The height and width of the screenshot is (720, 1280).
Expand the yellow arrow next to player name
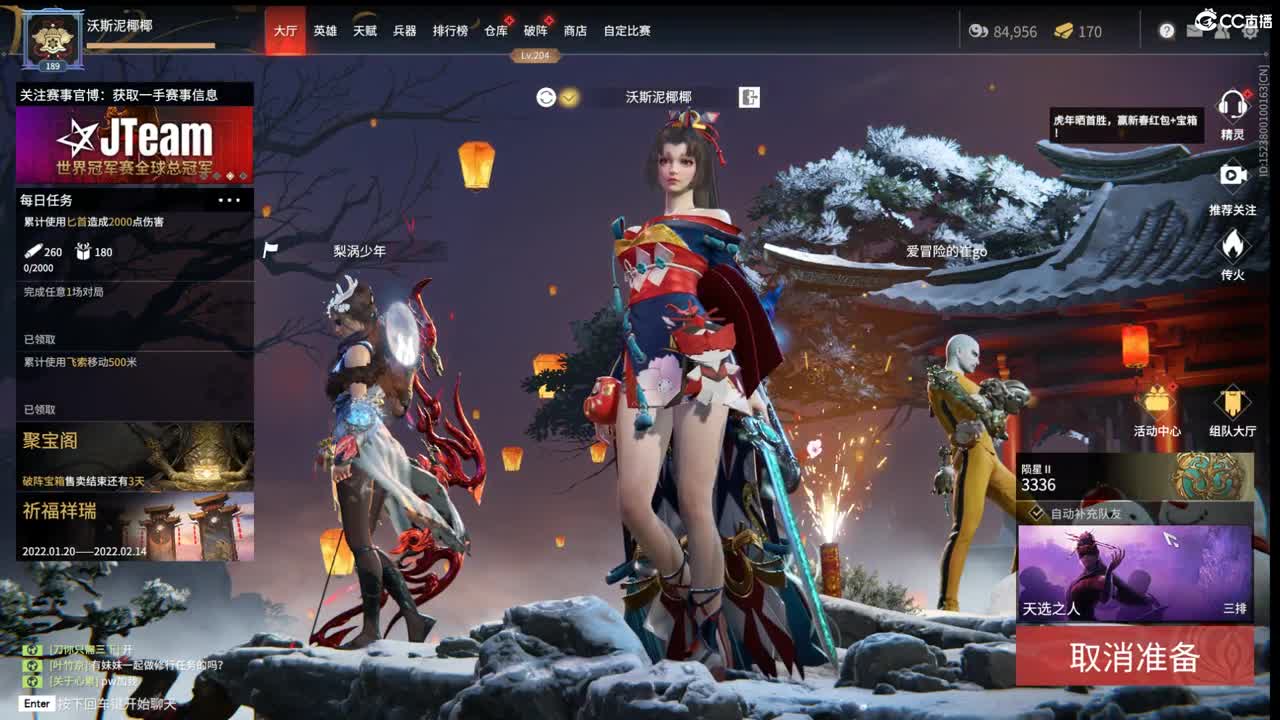(567, 97)
